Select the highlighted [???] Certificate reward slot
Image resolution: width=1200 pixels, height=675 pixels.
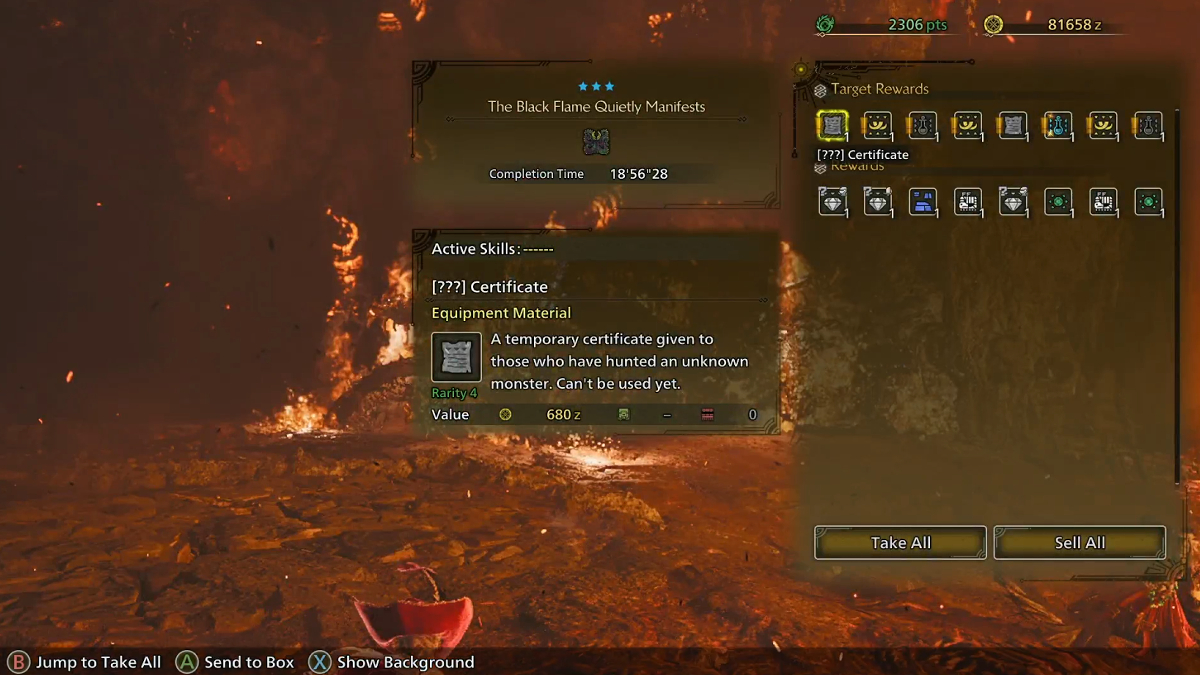(832, 126)
